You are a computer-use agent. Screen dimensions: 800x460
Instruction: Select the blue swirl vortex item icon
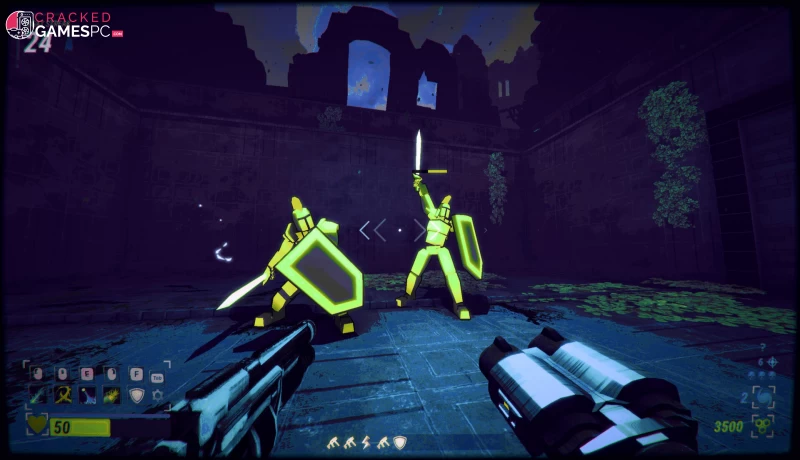[763, 396]
